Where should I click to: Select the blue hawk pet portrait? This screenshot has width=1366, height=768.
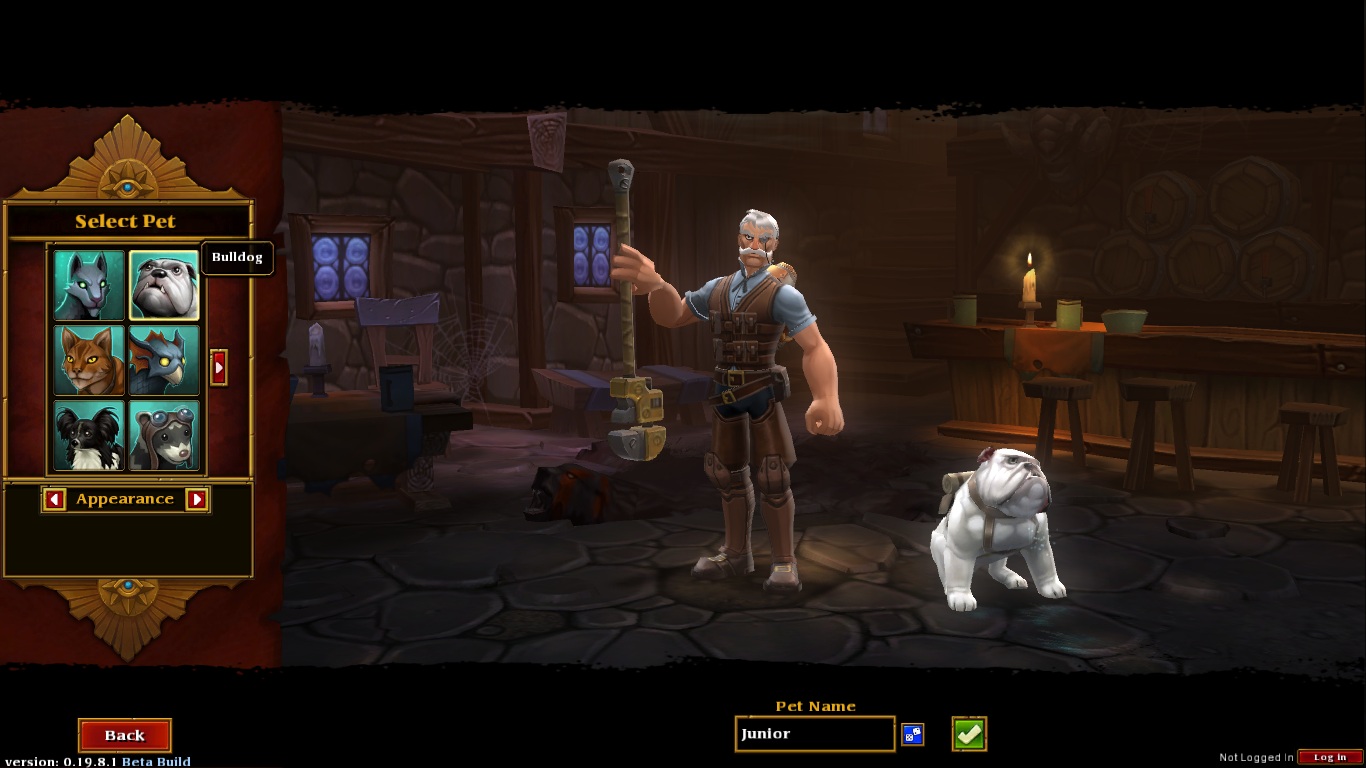point(164,360)
